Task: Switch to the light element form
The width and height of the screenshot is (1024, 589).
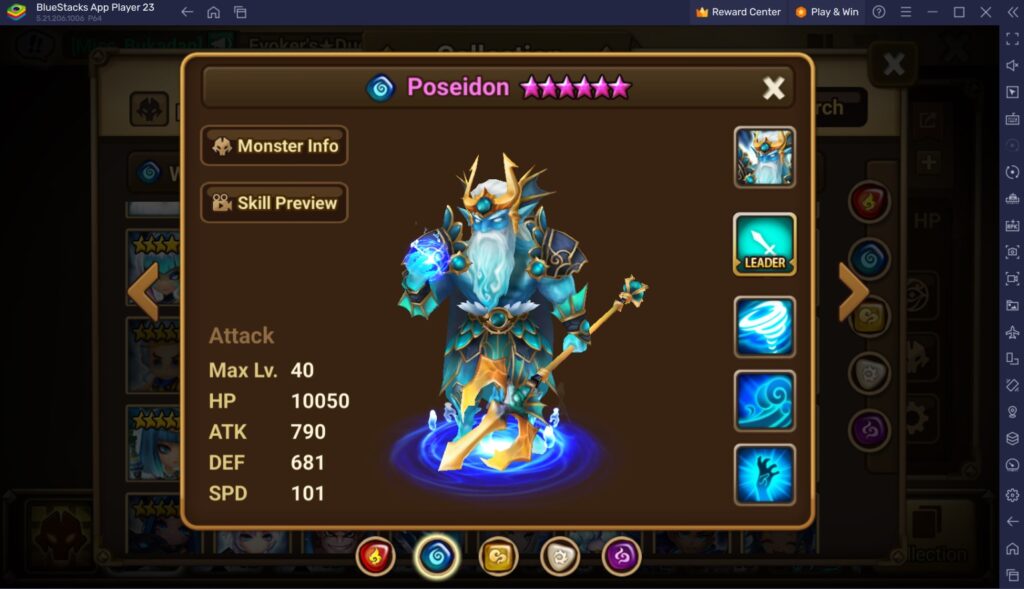Action: pos(560,556)
